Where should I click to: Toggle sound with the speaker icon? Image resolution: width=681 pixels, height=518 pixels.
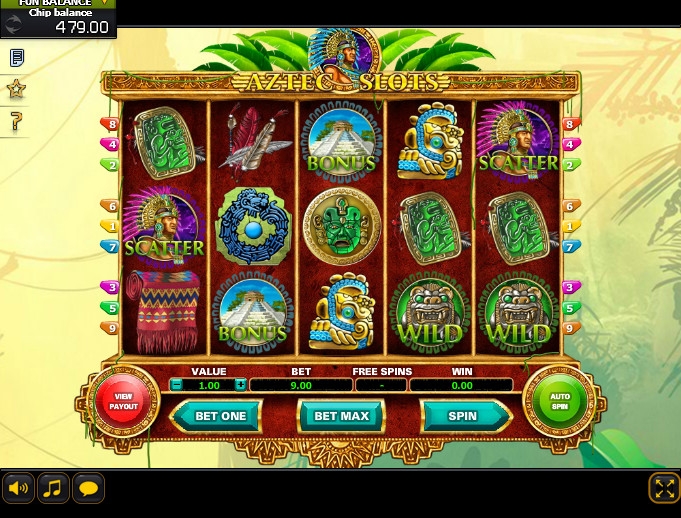(x=18, y=488)
